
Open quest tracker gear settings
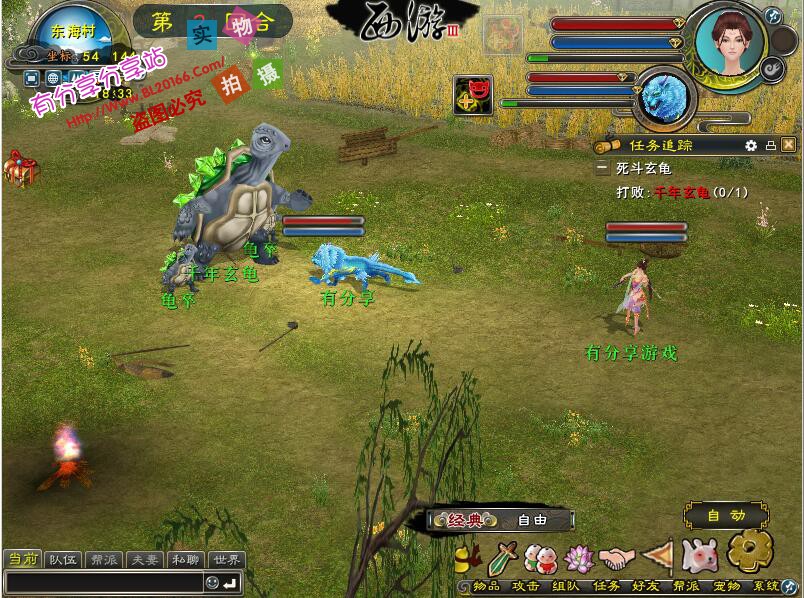click(751, 145)
